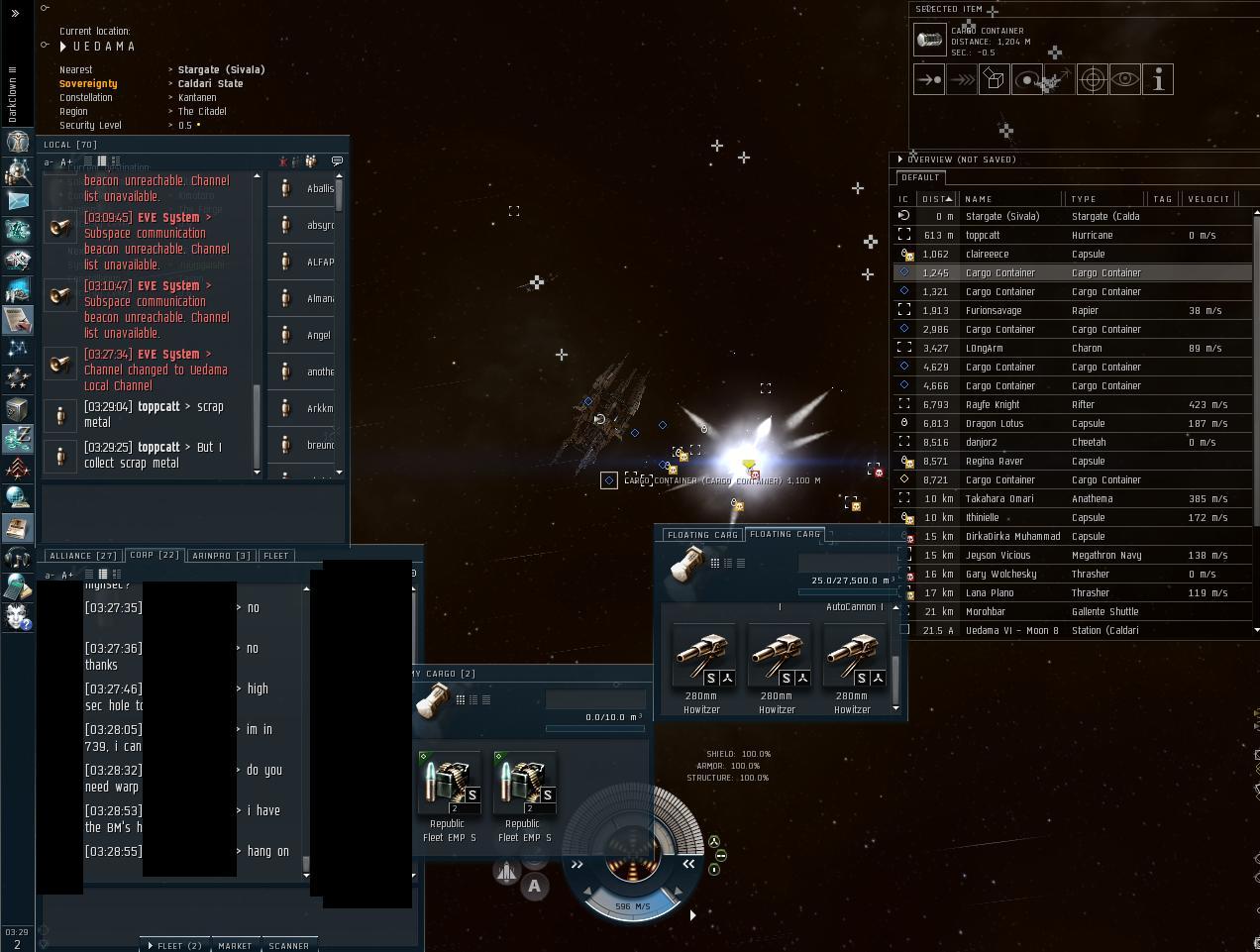The height and width of the screenshot is (952, 1260).
Task: Open the Corp chat tab
Action: [x=155, y=556]
